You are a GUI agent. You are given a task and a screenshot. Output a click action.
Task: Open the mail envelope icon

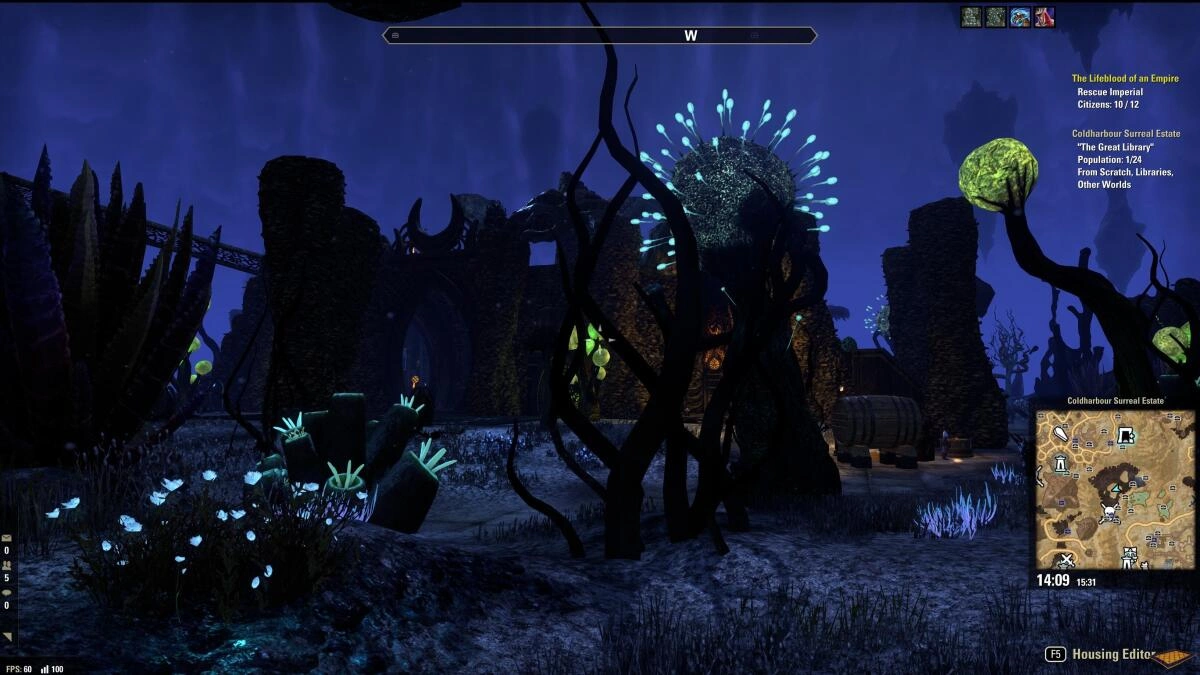tap(7, 538)
